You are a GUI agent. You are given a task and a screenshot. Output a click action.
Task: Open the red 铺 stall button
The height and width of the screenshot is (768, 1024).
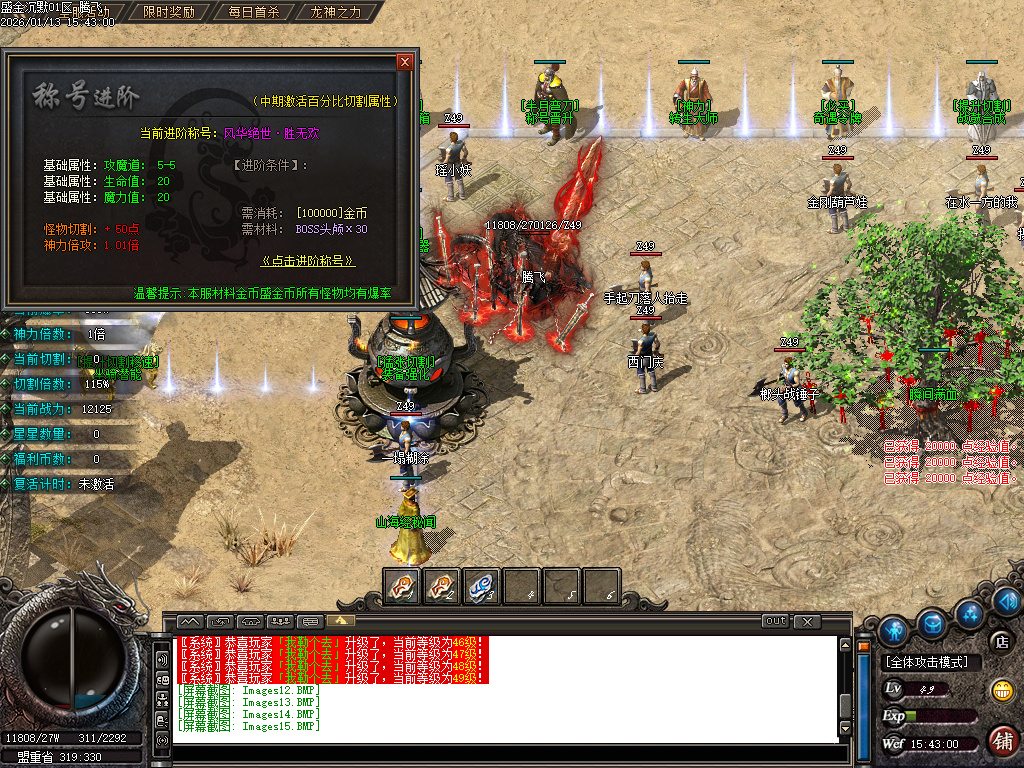pos(1002,740)
